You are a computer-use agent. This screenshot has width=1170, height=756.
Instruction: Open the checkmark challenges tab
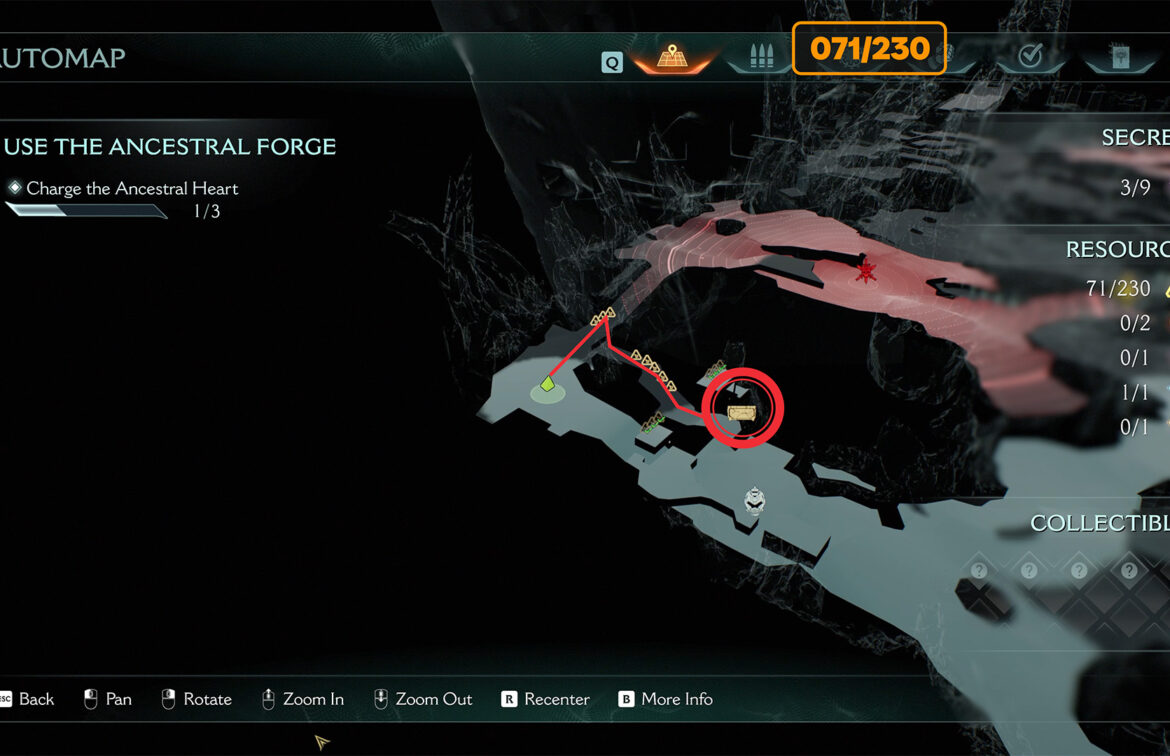coord(1029,57)
